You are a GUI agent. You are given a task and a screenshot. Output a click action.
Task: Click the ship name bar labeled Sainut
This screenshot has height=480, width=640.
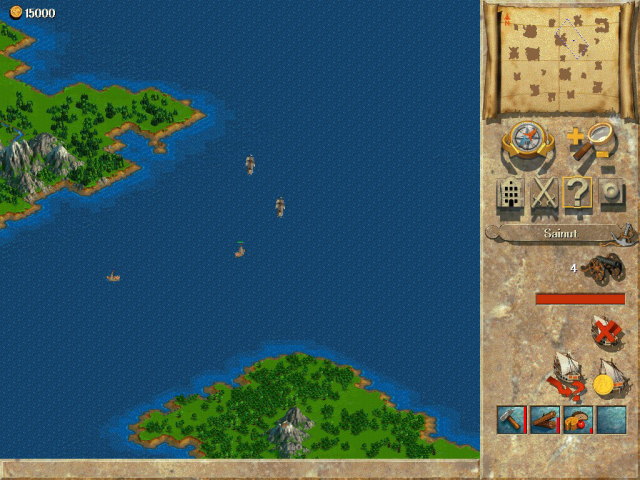[x=556, y=233]
